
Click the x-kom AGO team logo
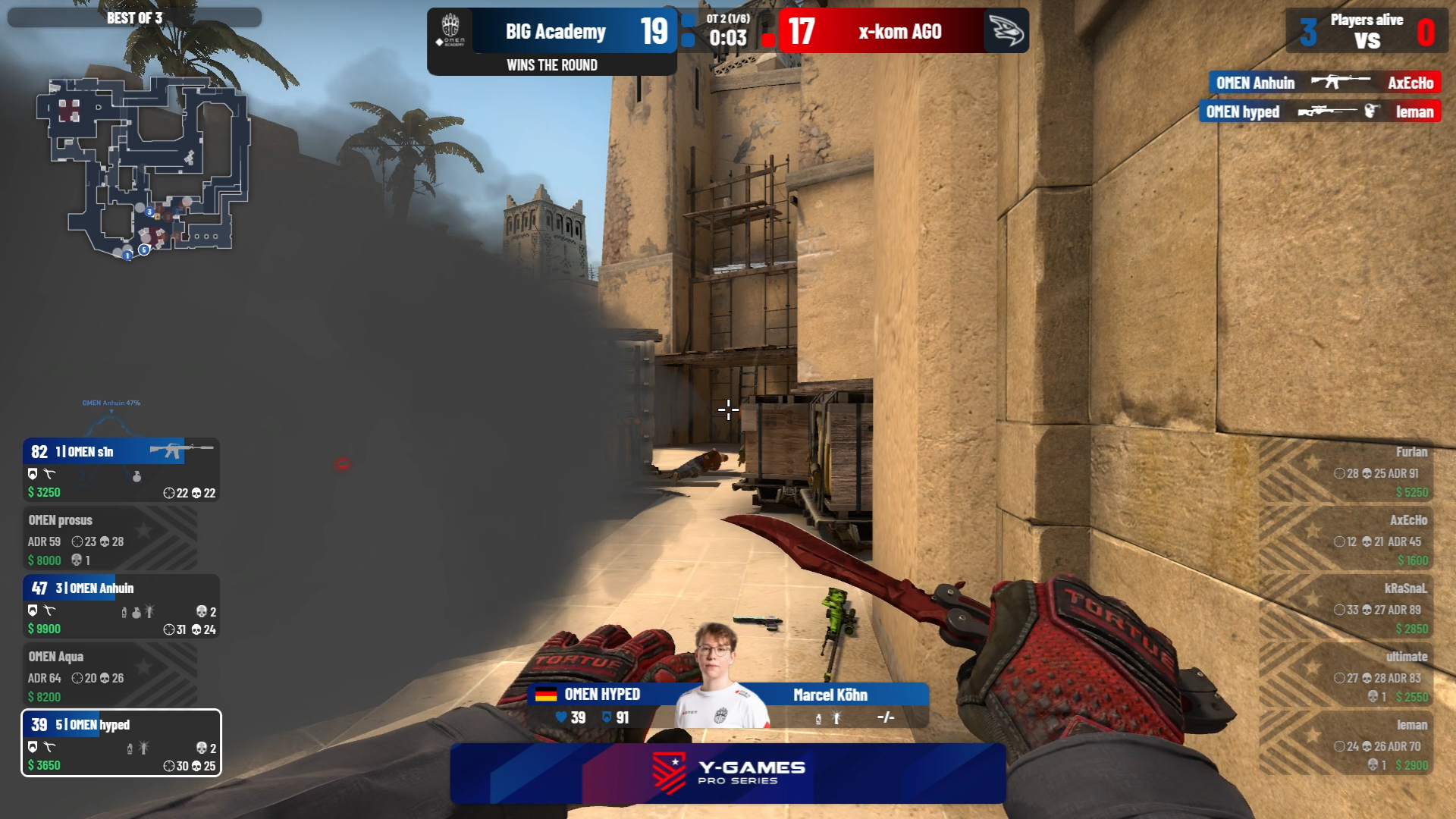(x=1006, y=31)
